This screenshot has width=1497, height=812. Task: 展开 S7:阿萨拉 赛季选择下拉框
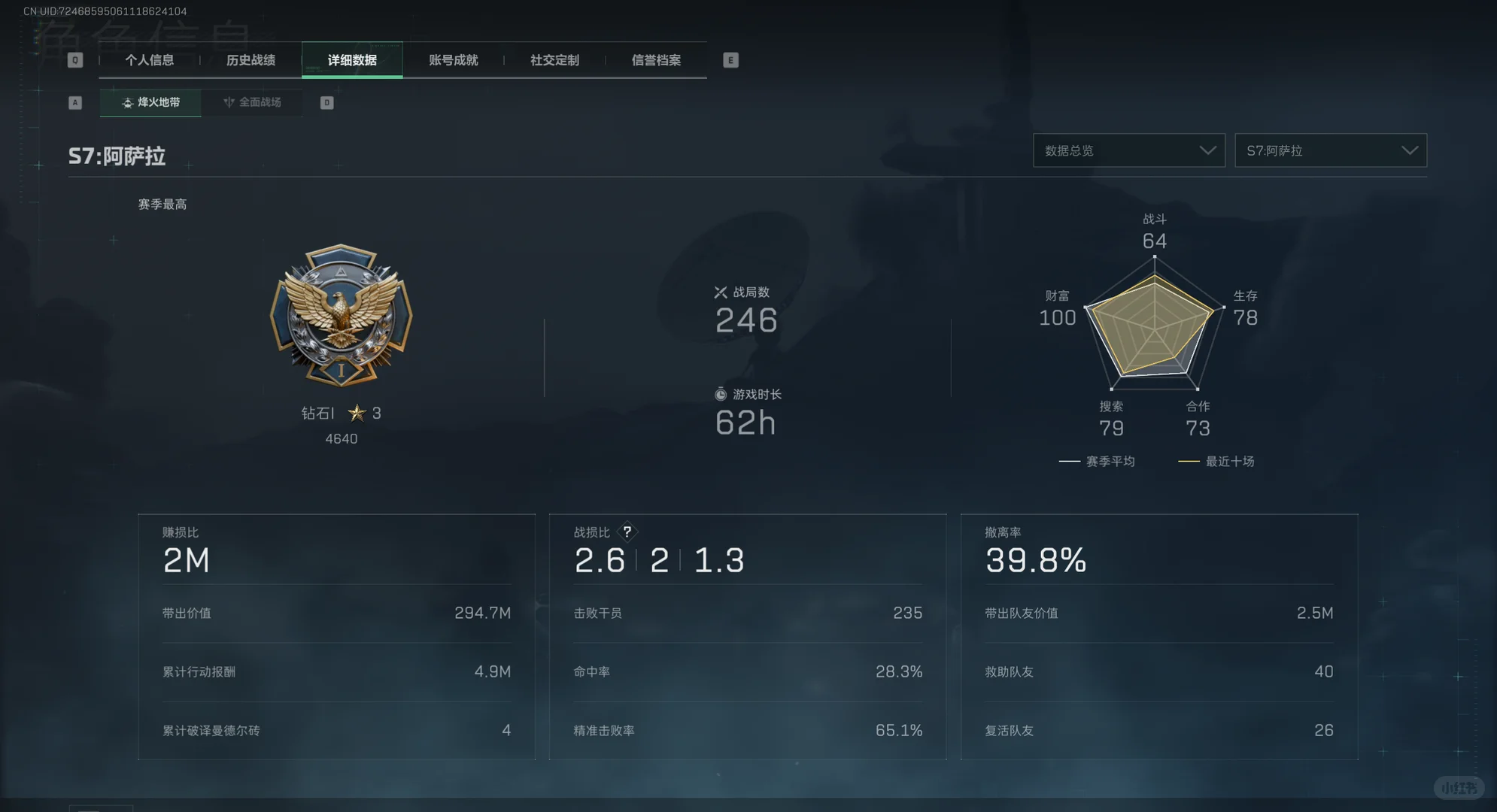pyautogui.click(x=1330, y=150)
